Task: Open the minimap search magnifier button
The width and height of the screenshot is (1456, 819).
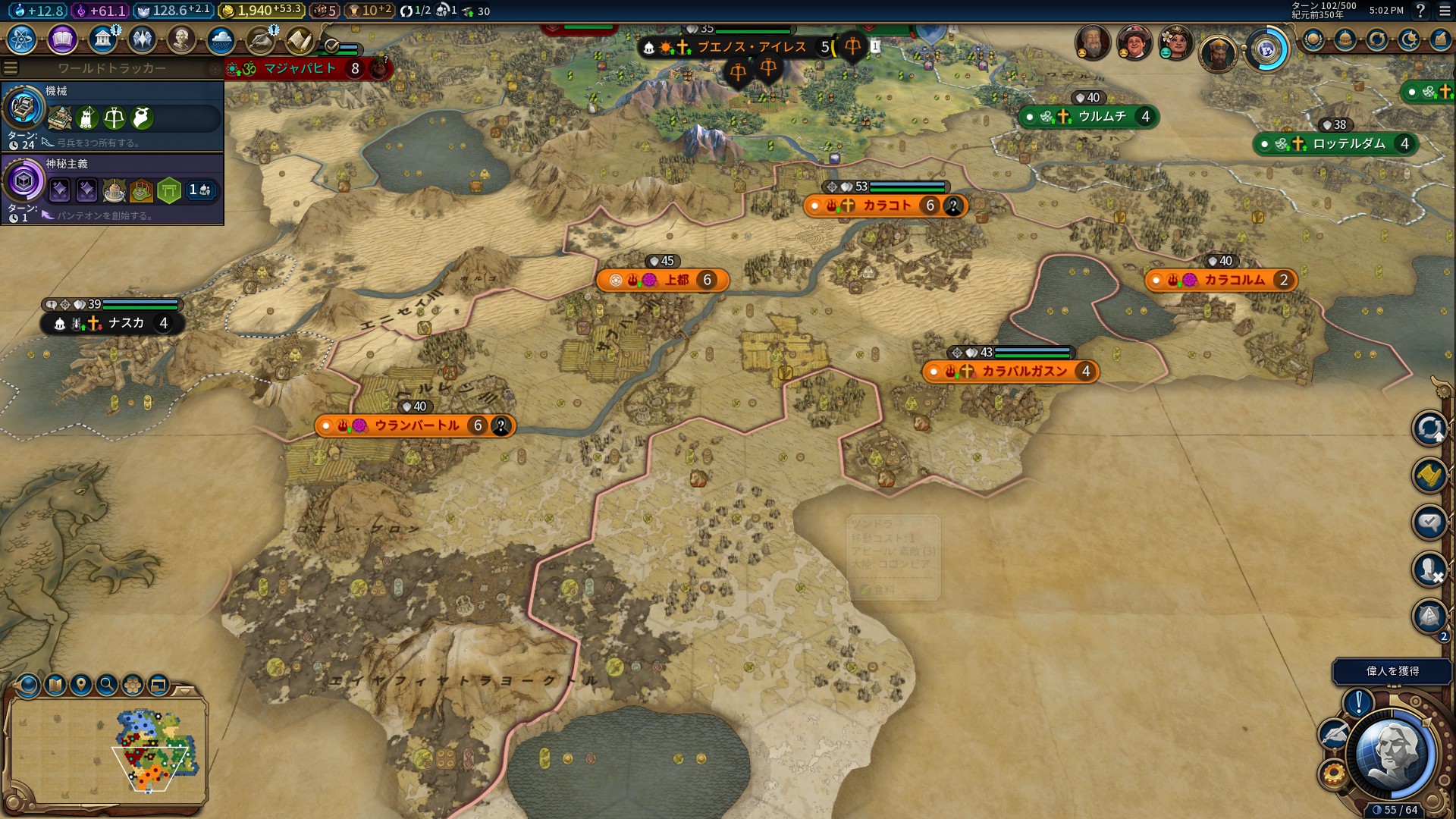Action: [x=107, y=685]
